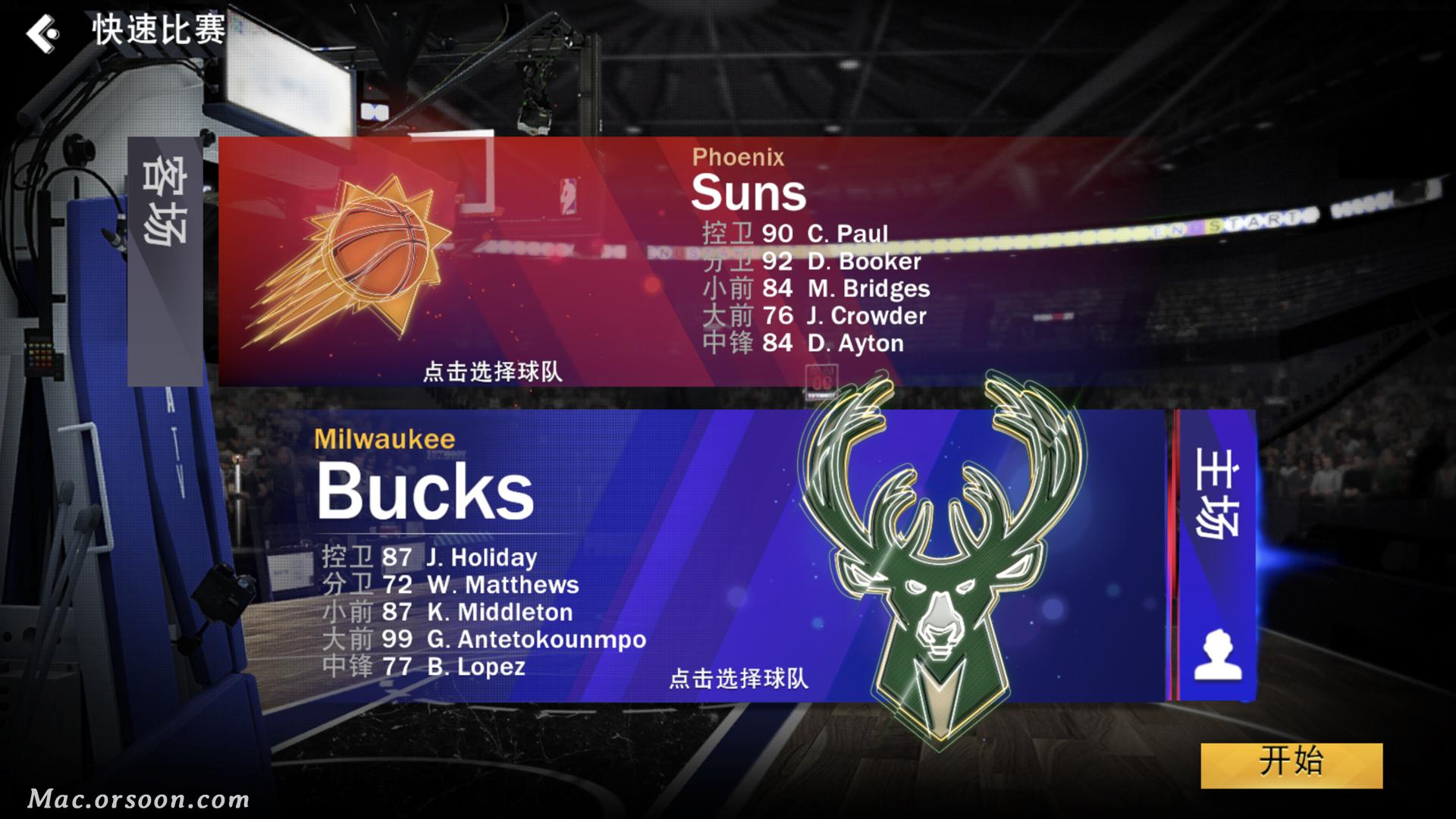1456x819 pixels.
Task: Expand the Suns roster lineup
Action: (819, 288)
